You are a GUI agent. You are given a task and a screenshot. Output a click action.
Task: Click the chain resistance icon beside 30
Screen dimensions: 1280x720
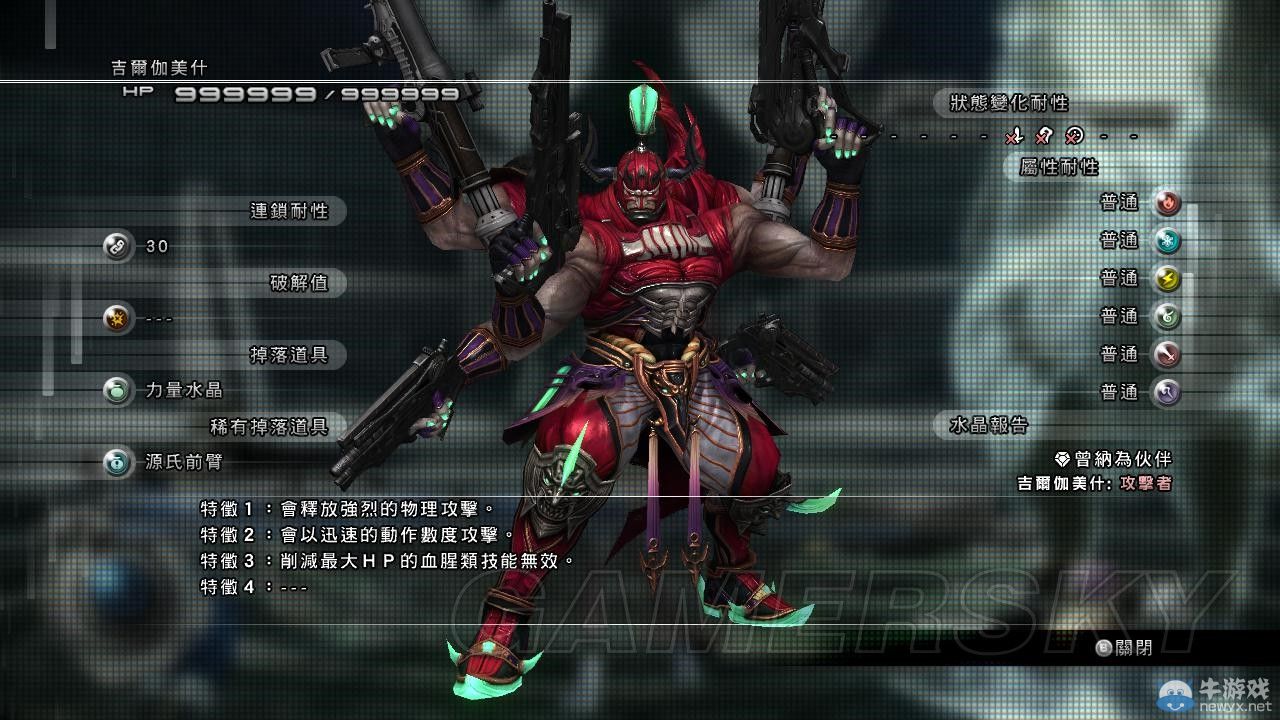(118, 246)
